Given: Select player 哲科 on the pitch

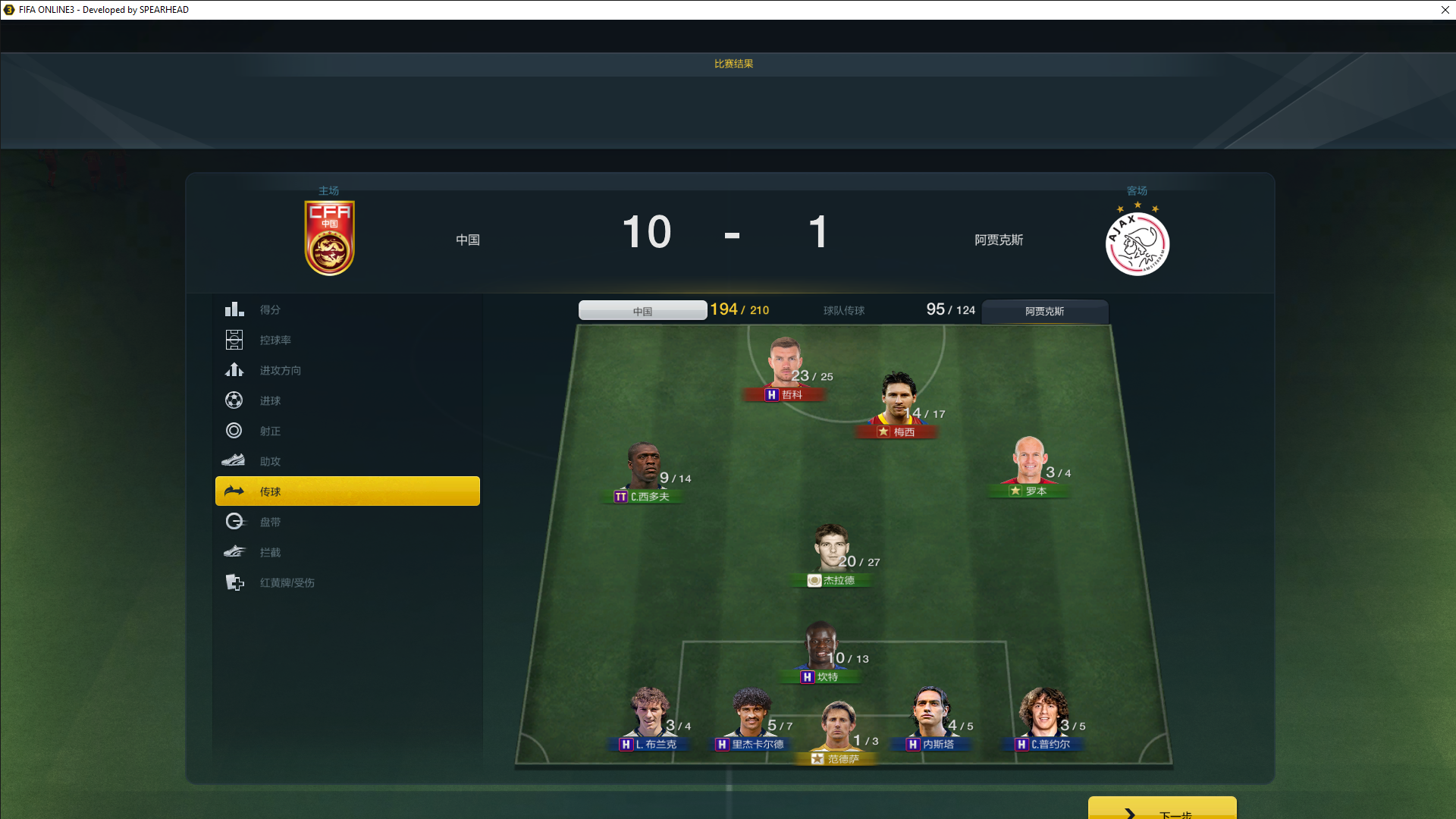Looking at the screenshot, I should [x=785, y=364].
